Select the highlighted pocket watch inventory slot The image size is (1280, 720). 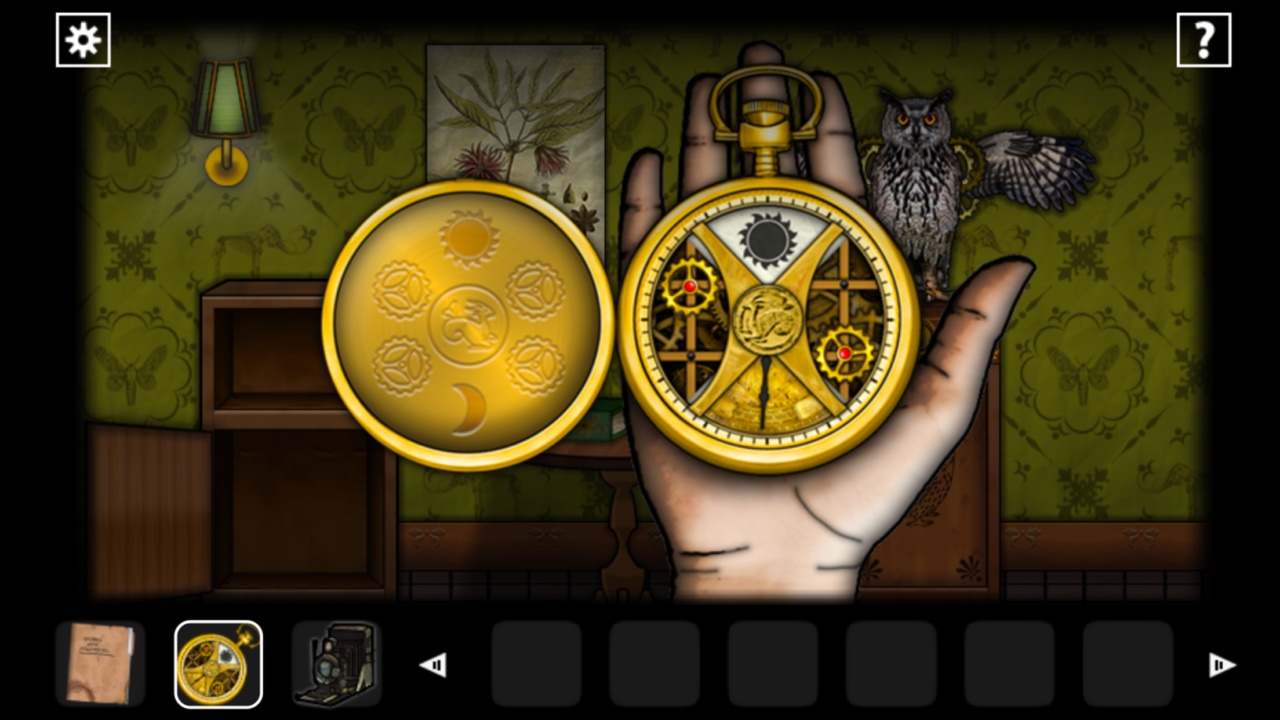point(218,663)
